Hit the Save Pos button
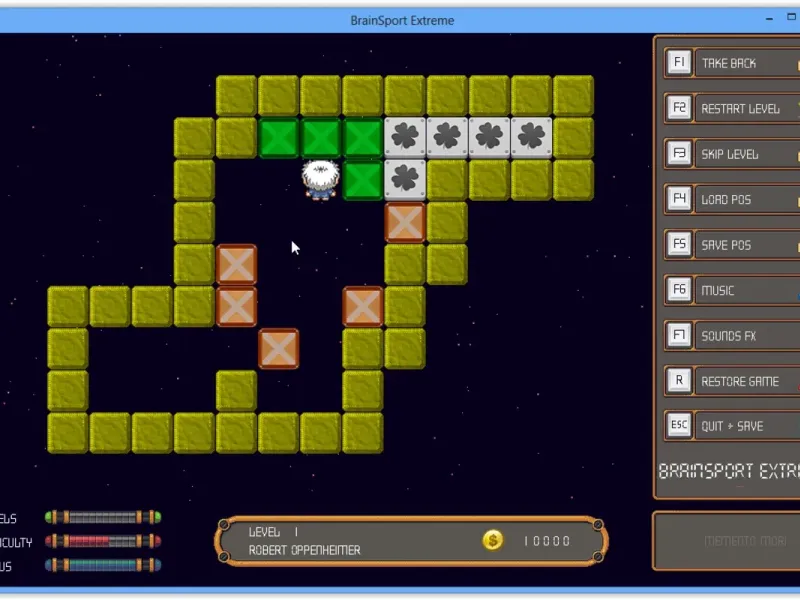Screen dimensions: 800x600 click(727, 245)
